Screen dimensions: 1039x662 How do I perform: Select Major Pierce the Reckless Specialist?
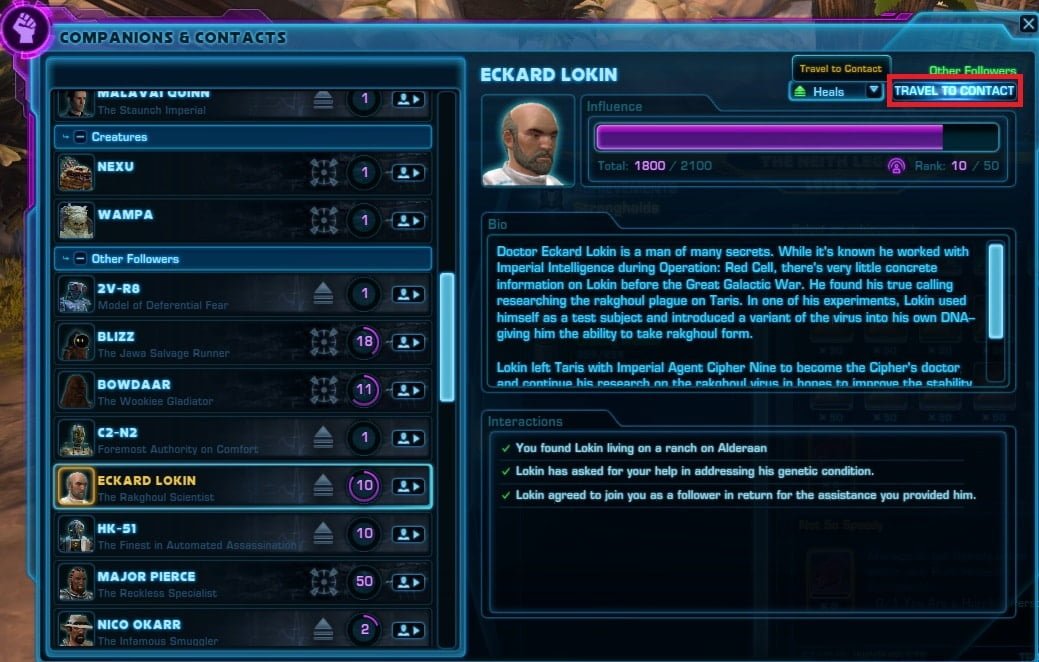click(200, 583)
